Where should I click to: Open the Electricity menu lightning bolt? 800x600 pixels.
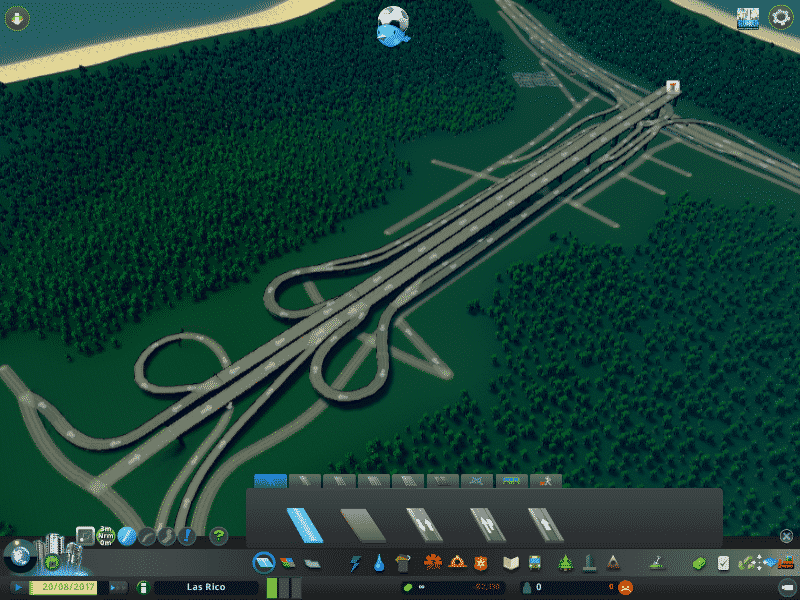click(355, 563)
